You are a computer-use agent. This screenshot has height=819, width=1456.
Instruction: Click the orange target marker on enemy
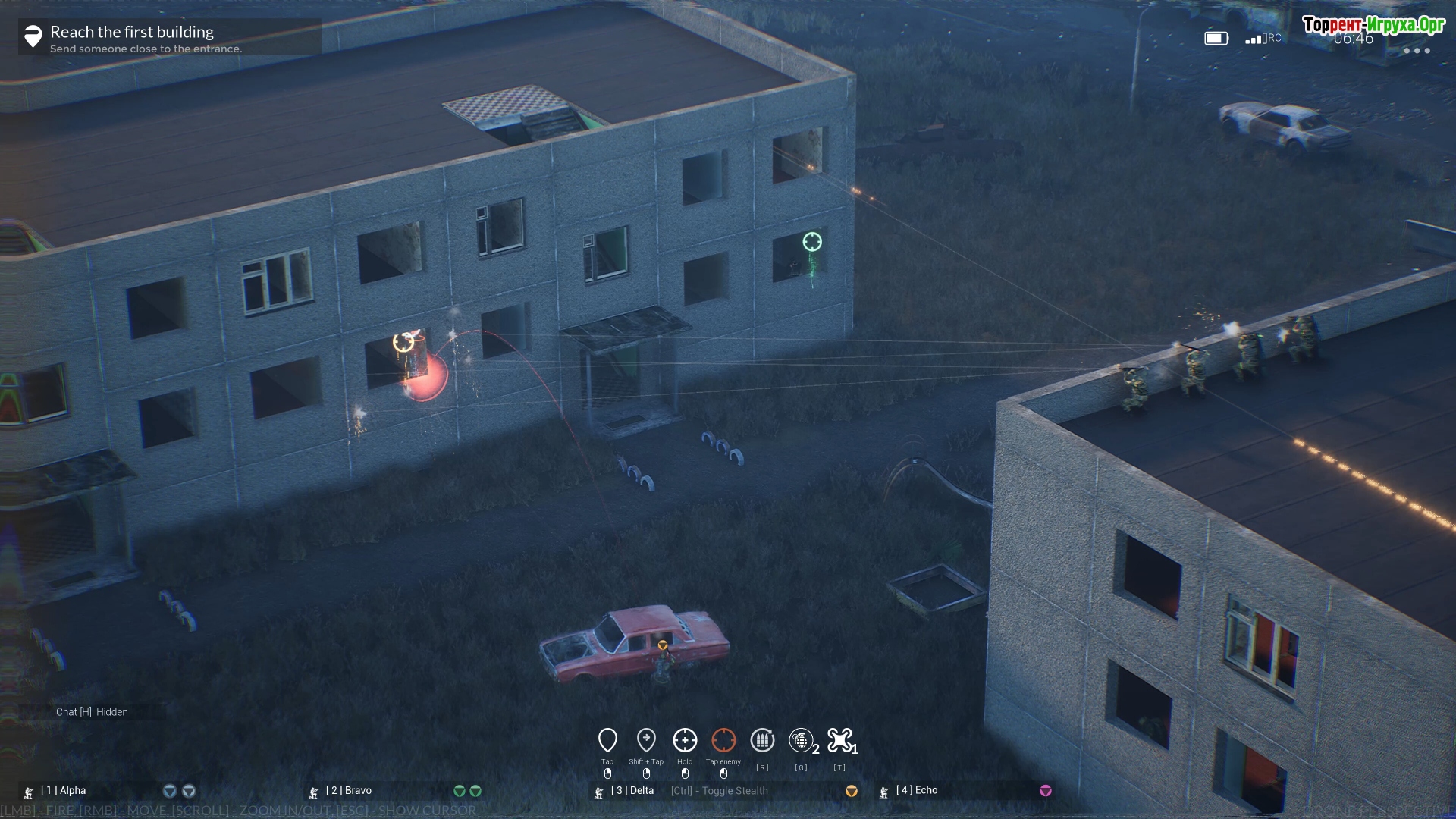point(403,343)
